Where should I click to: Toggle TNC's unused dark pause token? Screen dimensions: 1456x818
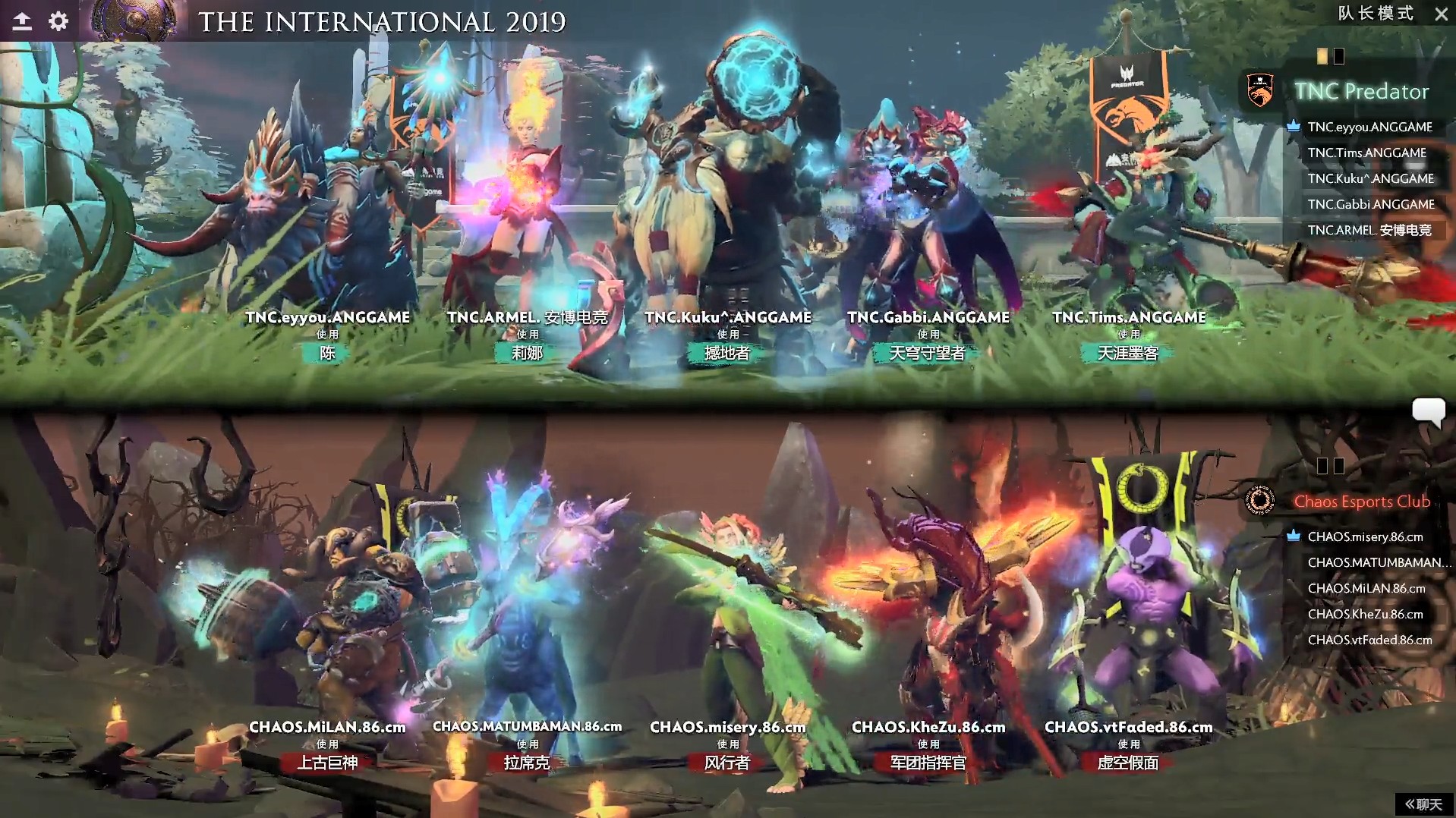click(1340, 56)
